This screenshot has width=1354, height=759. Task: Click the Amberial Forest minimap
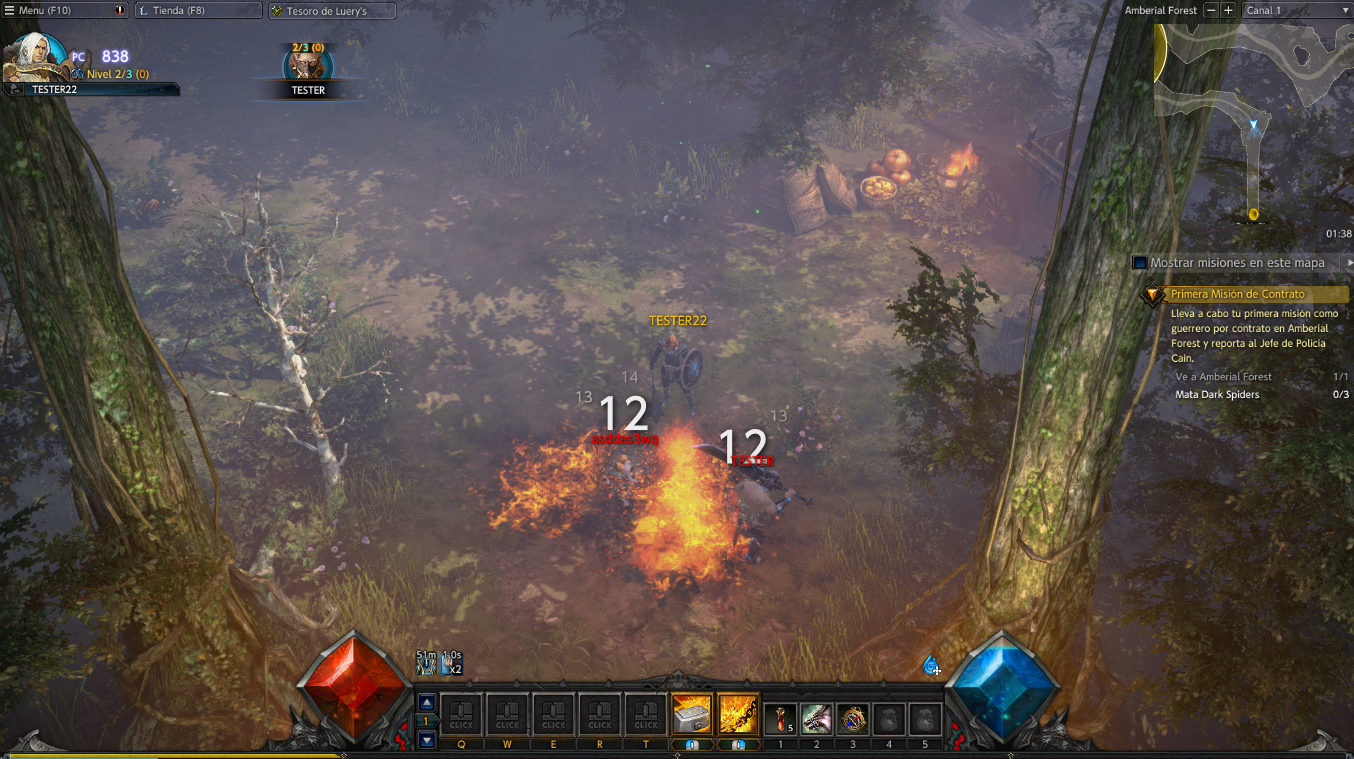[1253, 120]
